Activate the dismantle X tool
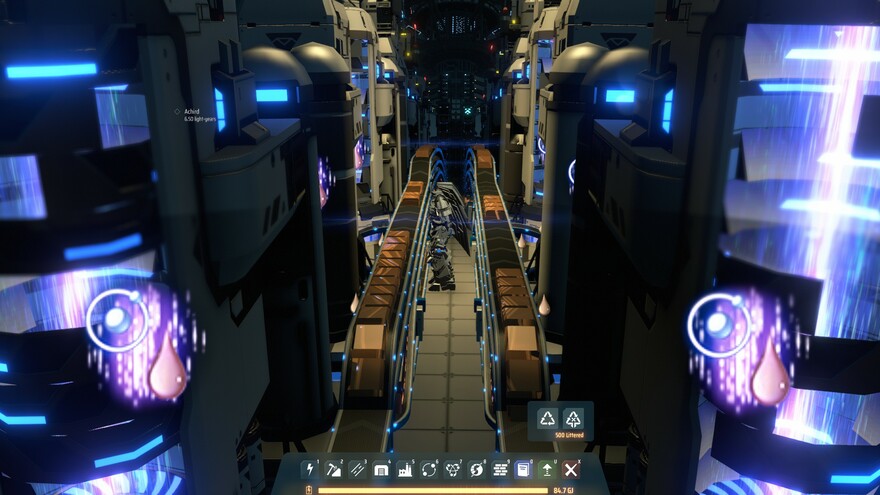Screen dimensions: 880x495 coord(571,469)
